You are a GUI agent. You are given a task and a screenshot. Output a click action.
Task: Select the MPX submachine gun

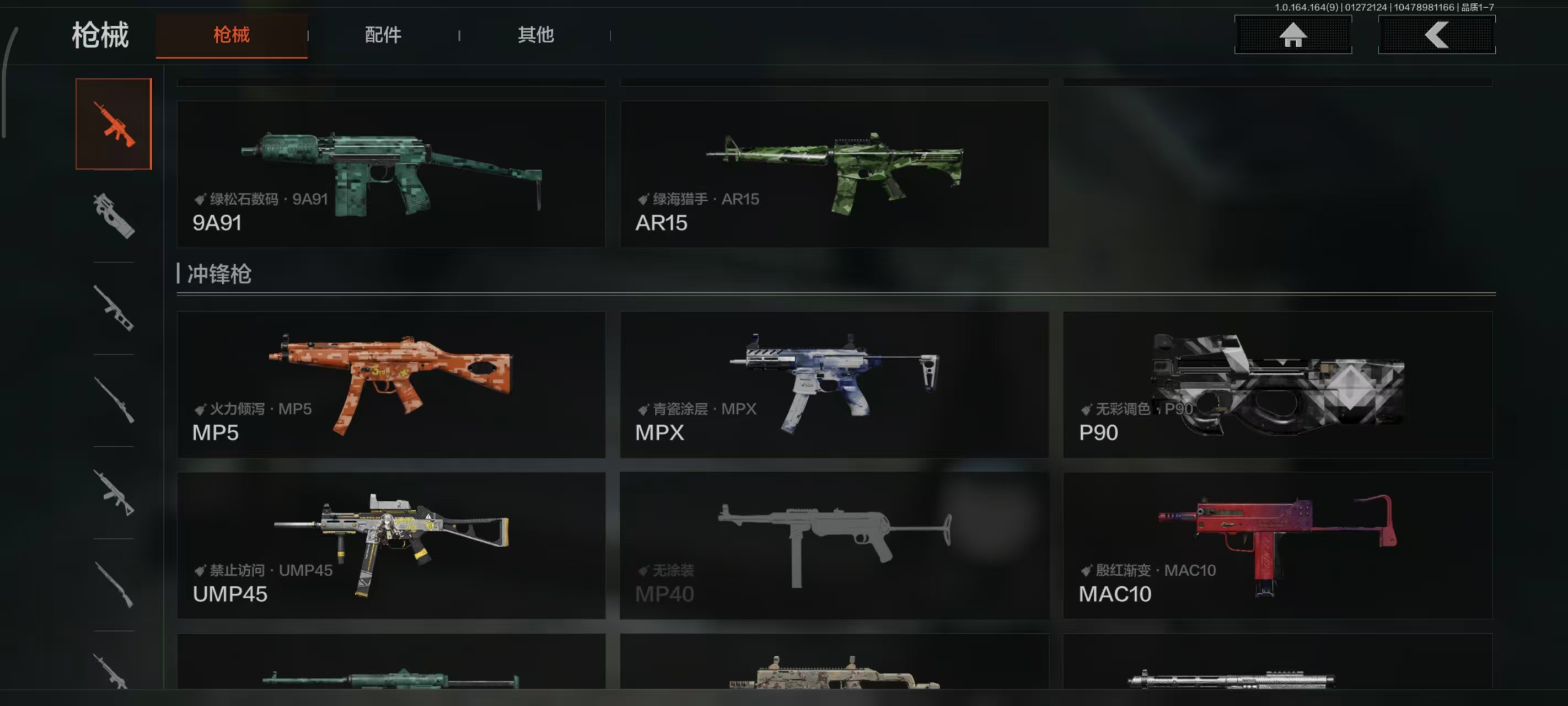[x=833, y=384]
